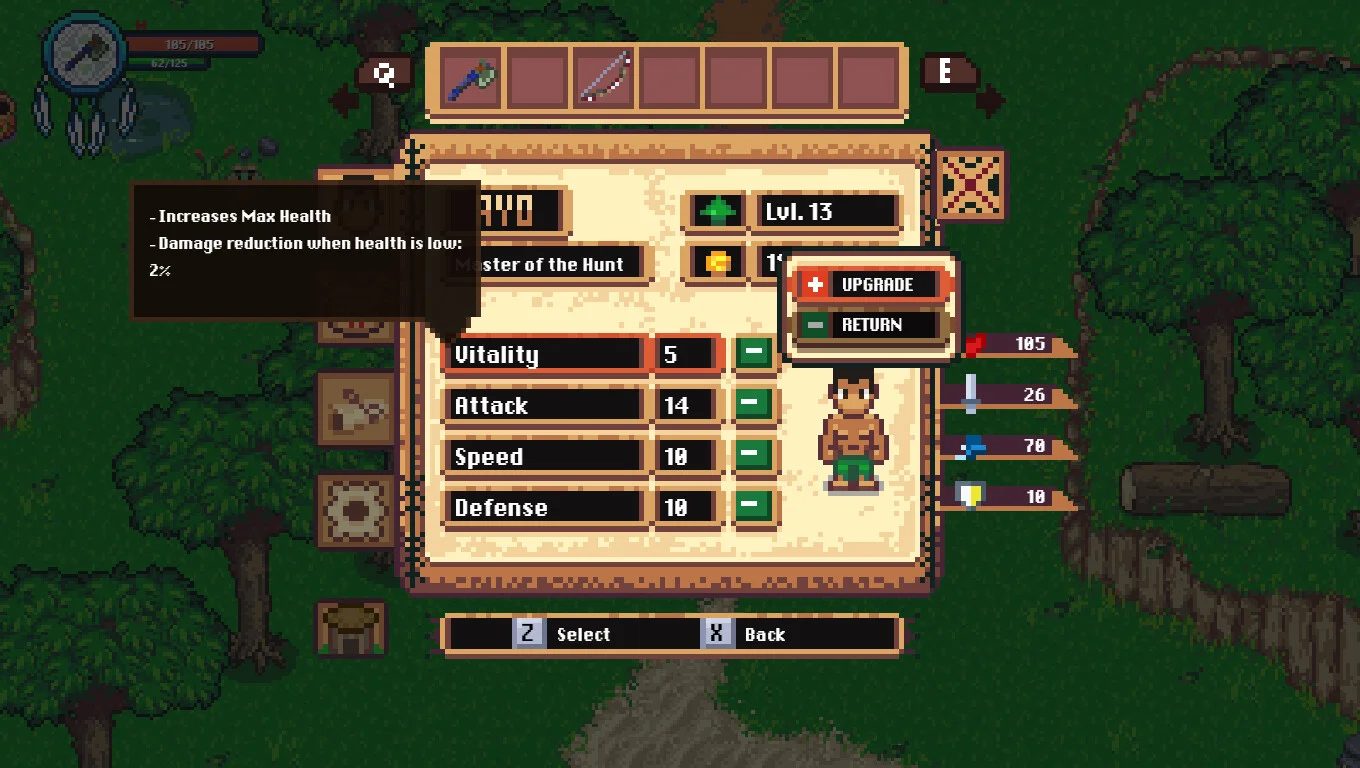Image resolution: width=1360 pixels, height=768 pixels.
Task: Choose the UPGRADE option
Action: click(x=868, y=285)
